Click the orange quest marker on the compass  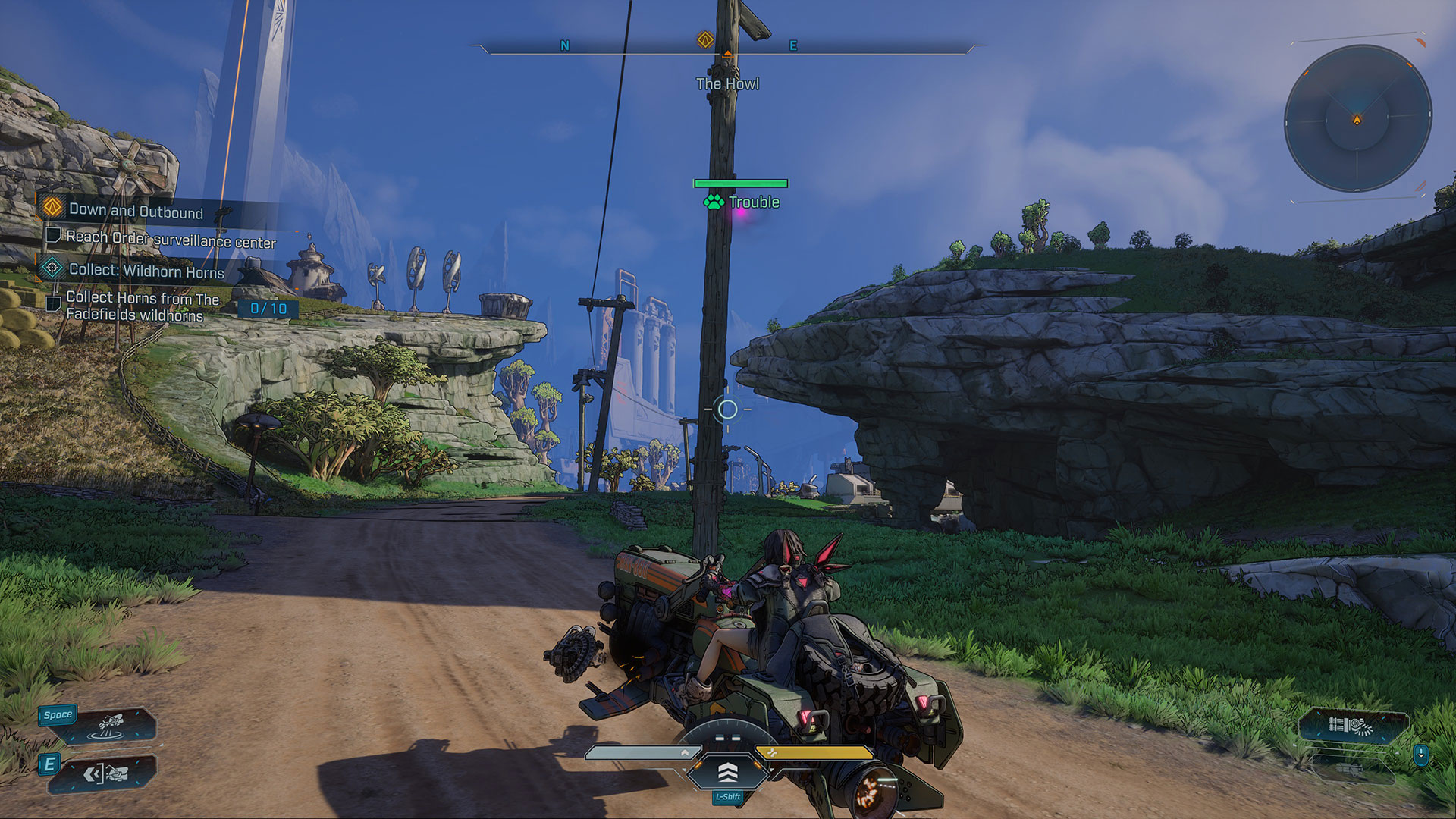coord(705,39)
